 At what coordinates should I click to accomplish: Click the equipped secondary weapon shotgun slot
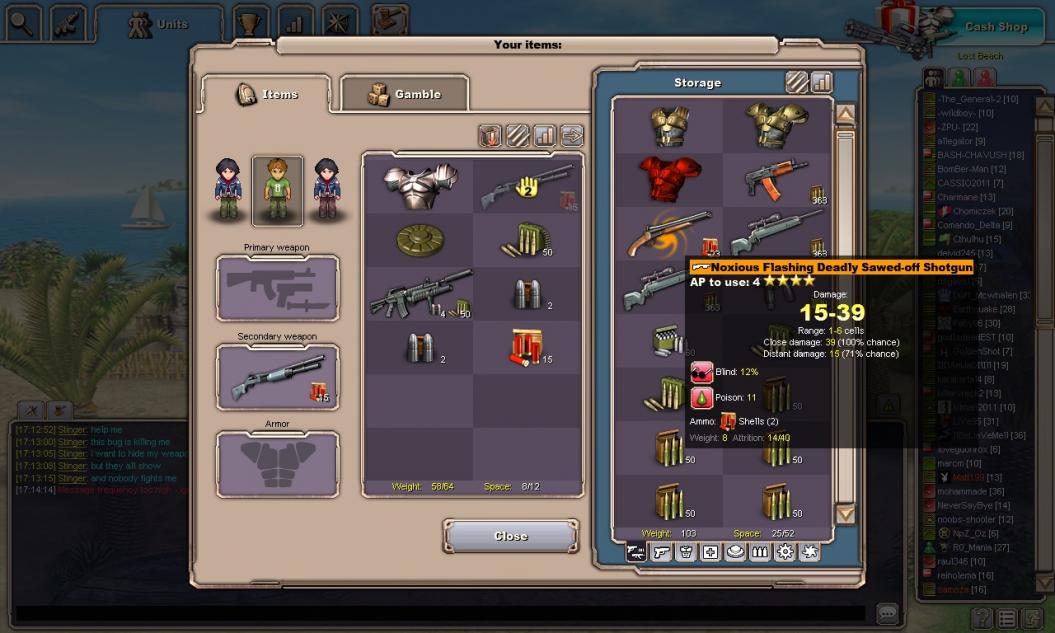click(277, 377)
